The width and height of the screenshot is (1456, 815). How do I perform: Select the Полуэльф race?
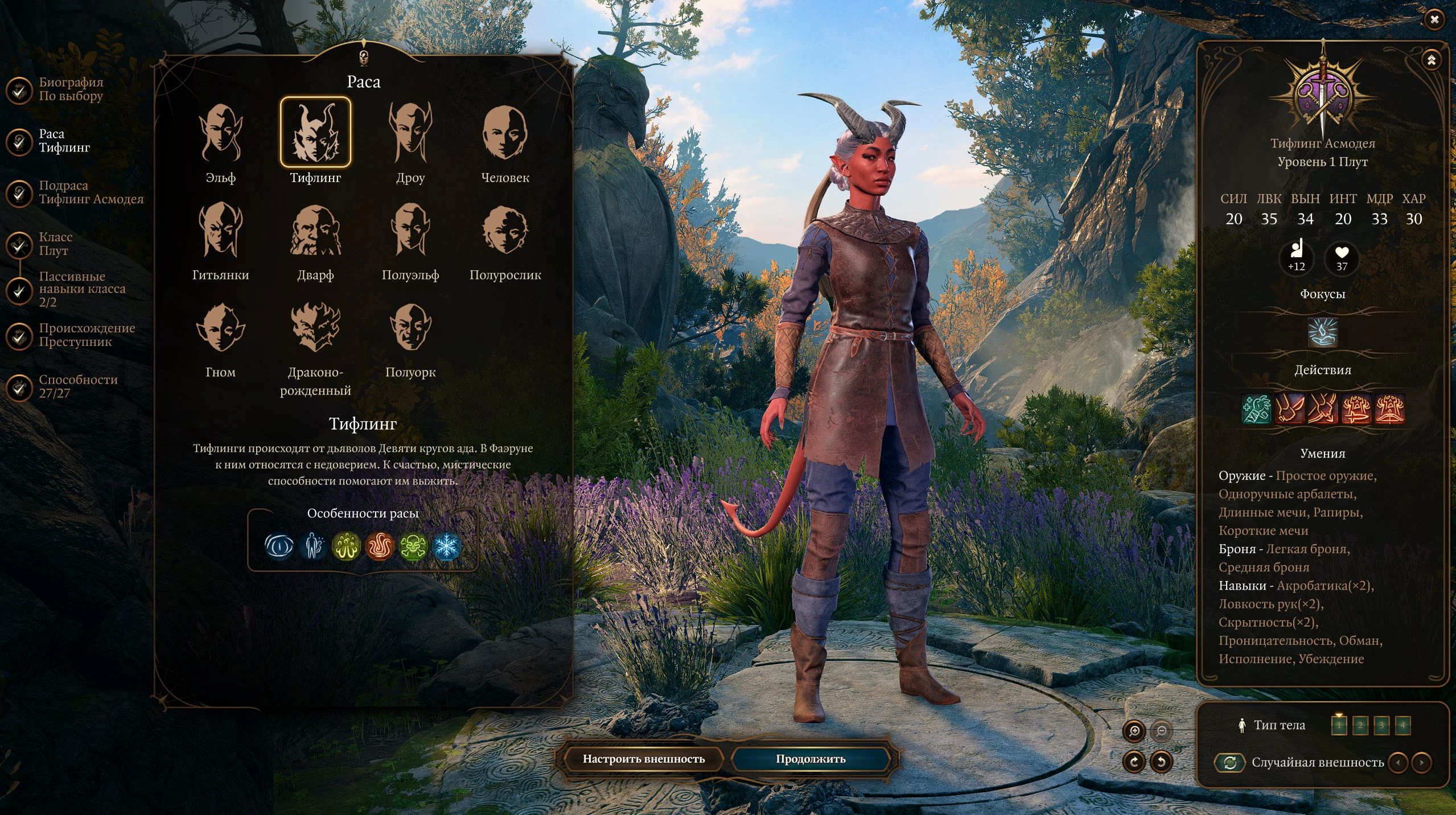410,230
